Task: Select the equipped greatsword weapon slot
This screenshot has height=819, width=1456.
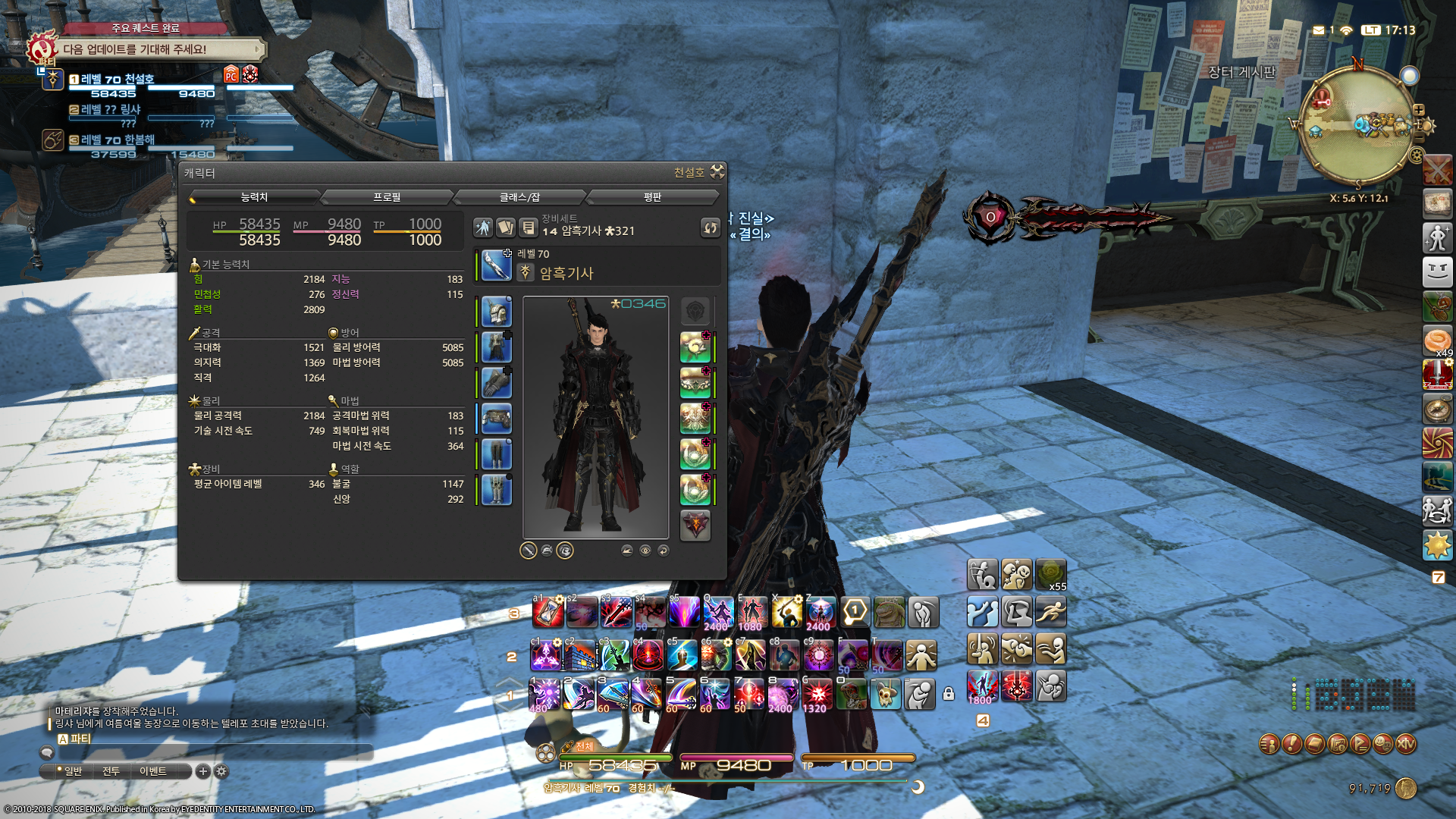Action: 496,265
